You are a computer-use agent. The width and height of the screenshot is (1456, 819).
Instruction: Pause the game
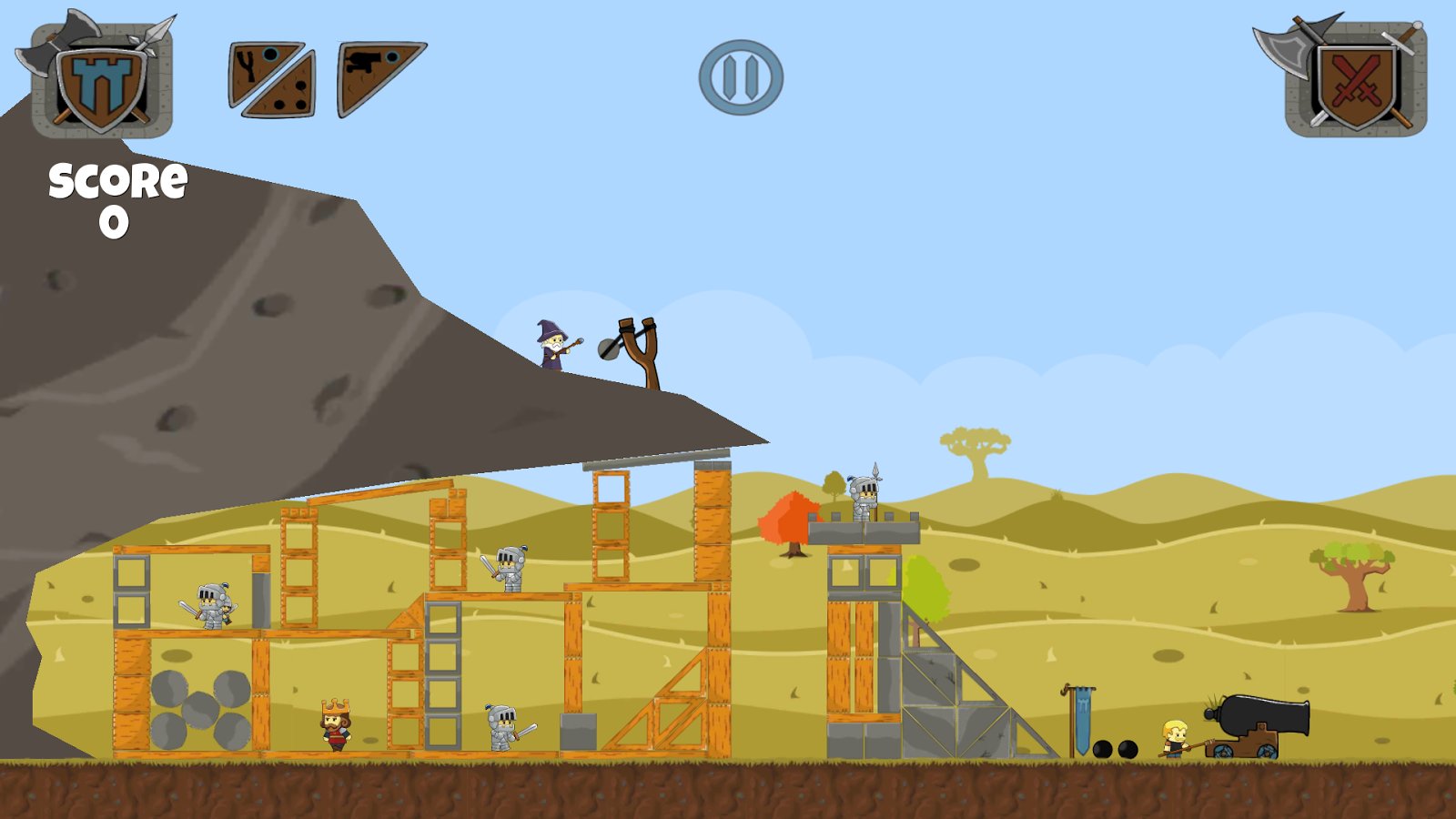(x=741, y=77)
